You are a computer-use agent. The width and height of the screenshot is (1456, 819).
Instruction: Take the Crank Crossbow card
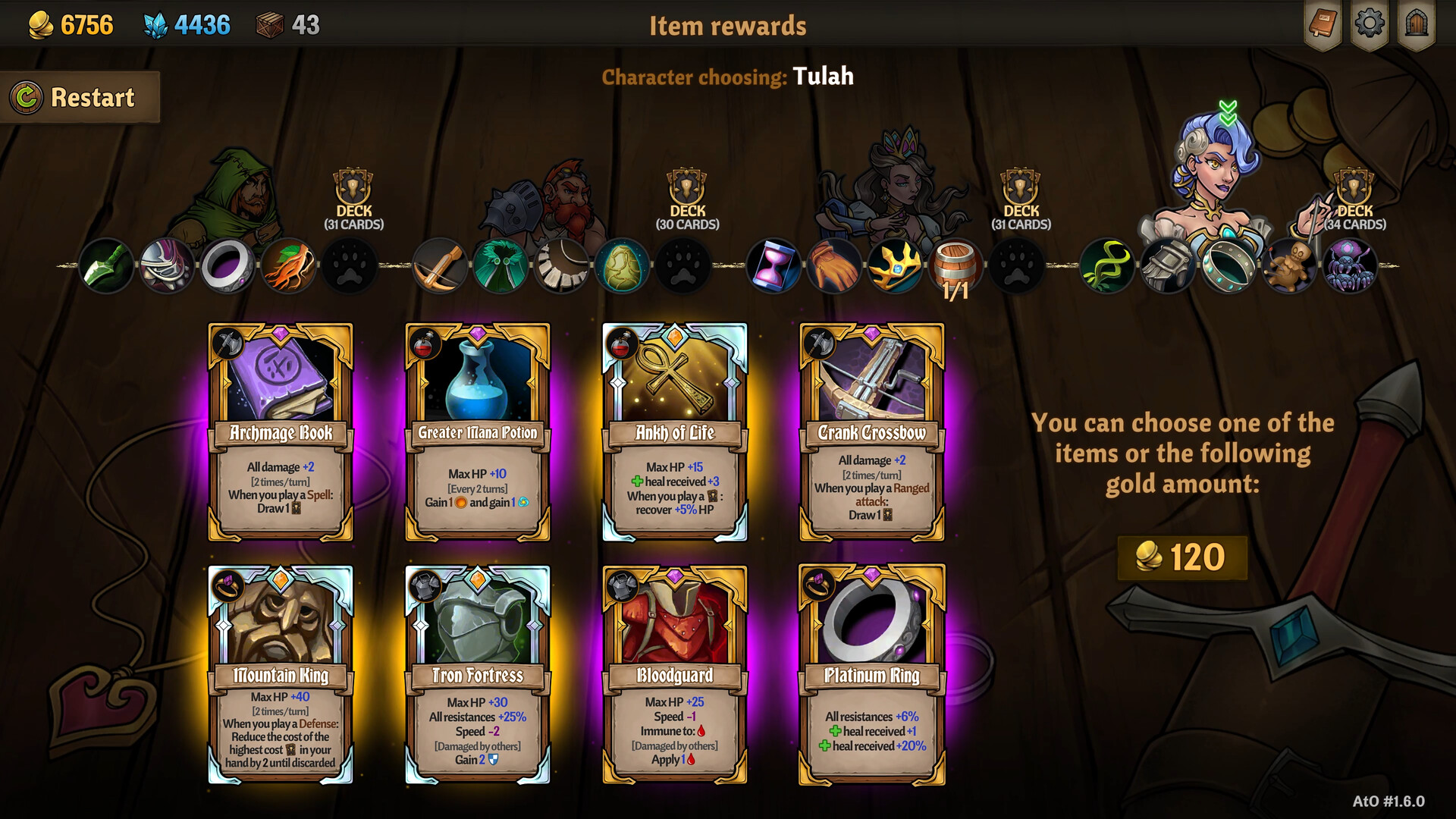point(872,431)
